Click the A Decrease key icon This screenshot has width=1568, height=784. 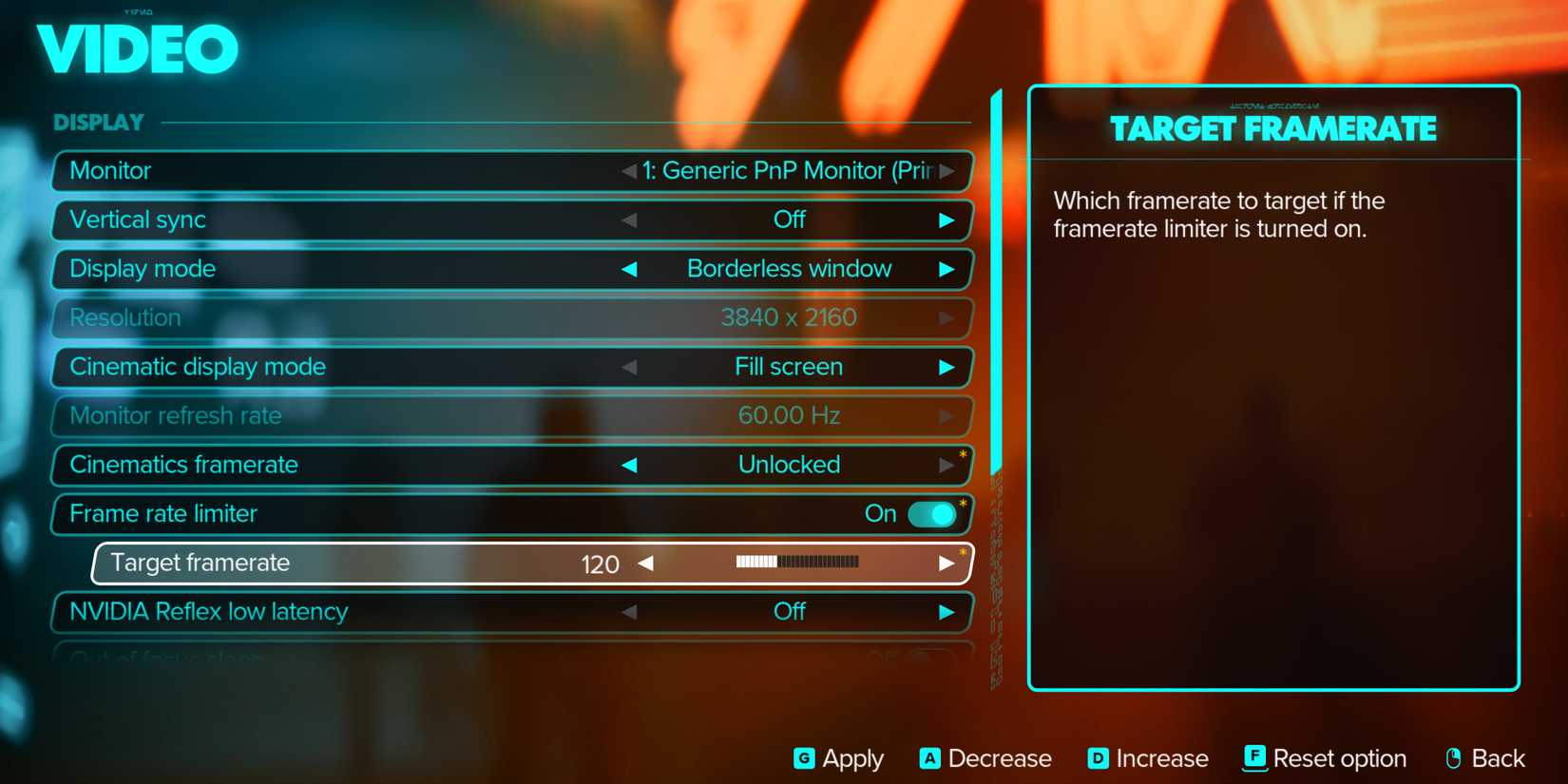(x=929, y=758)
